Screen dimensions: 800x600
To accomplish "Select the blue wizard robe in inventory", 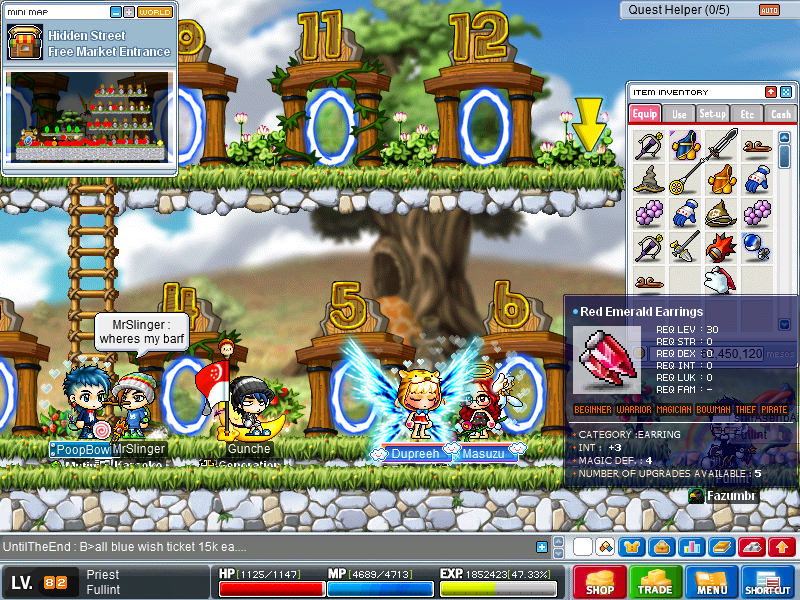I will [685, 146].
